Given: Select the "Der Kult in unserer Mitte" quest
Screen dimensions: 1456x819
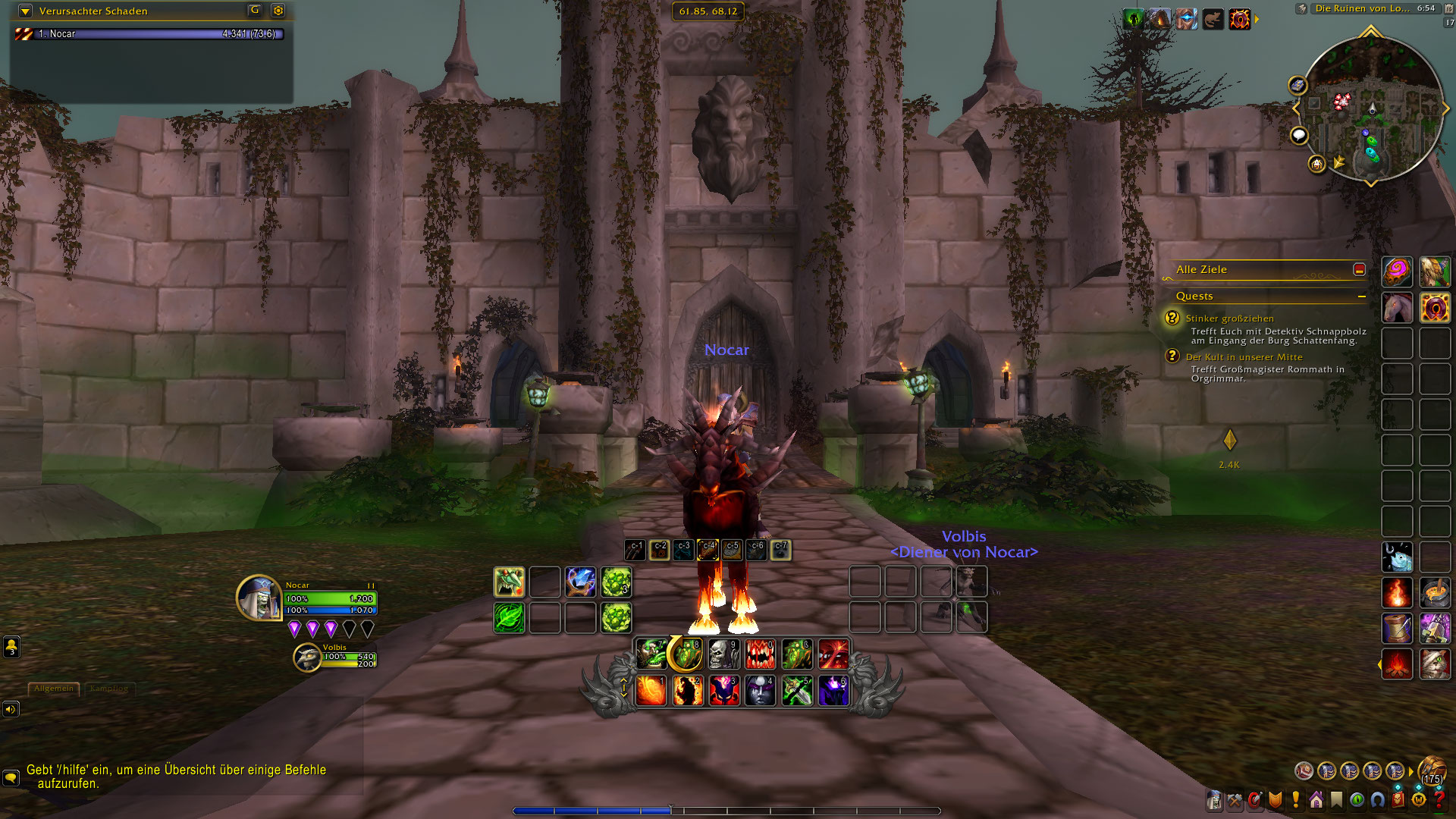Looking at the screenshot, I should [1244, 357].
